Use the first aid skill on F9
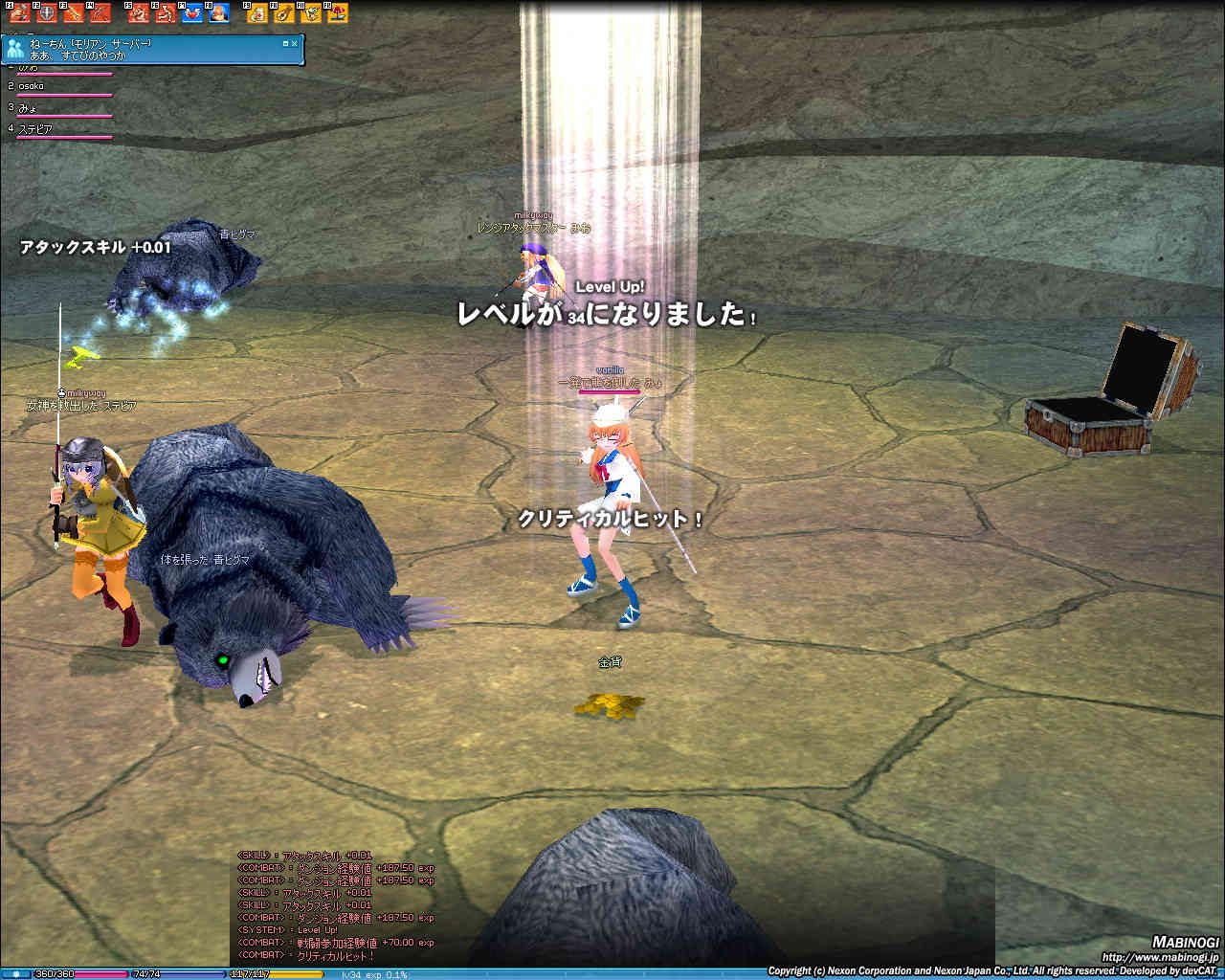Image resolution: width=1225 pixels, height=980 pixels. coord(258,13)
